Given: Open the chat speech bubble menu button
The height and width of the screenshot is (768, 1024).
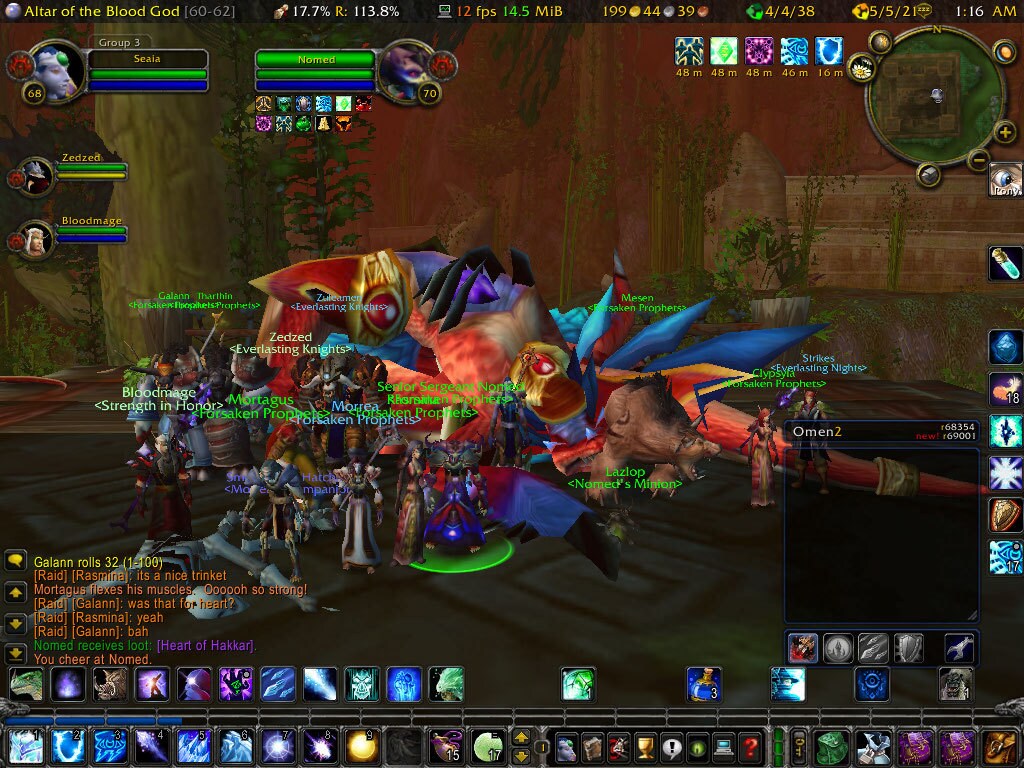Looking at the screenshot, I should [x=15, y=561].
